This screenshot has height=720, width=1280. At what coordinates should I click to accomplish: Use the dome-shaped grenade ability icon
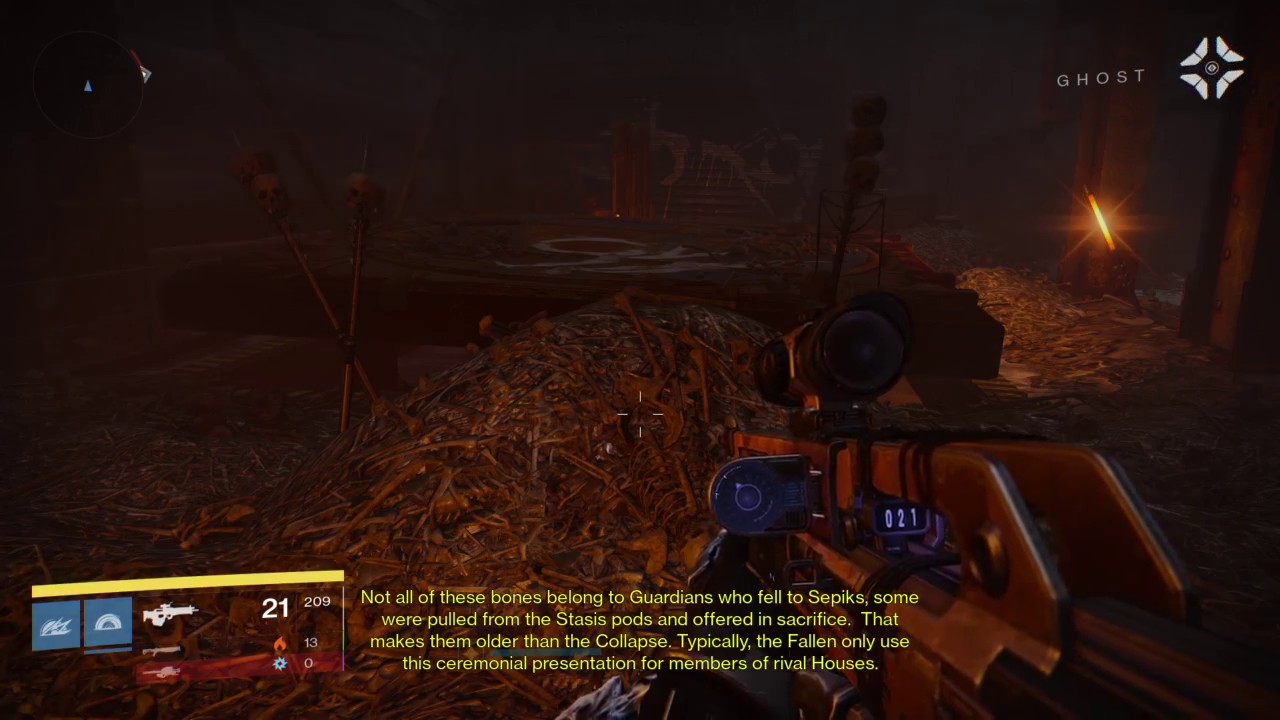coord(108,622)
